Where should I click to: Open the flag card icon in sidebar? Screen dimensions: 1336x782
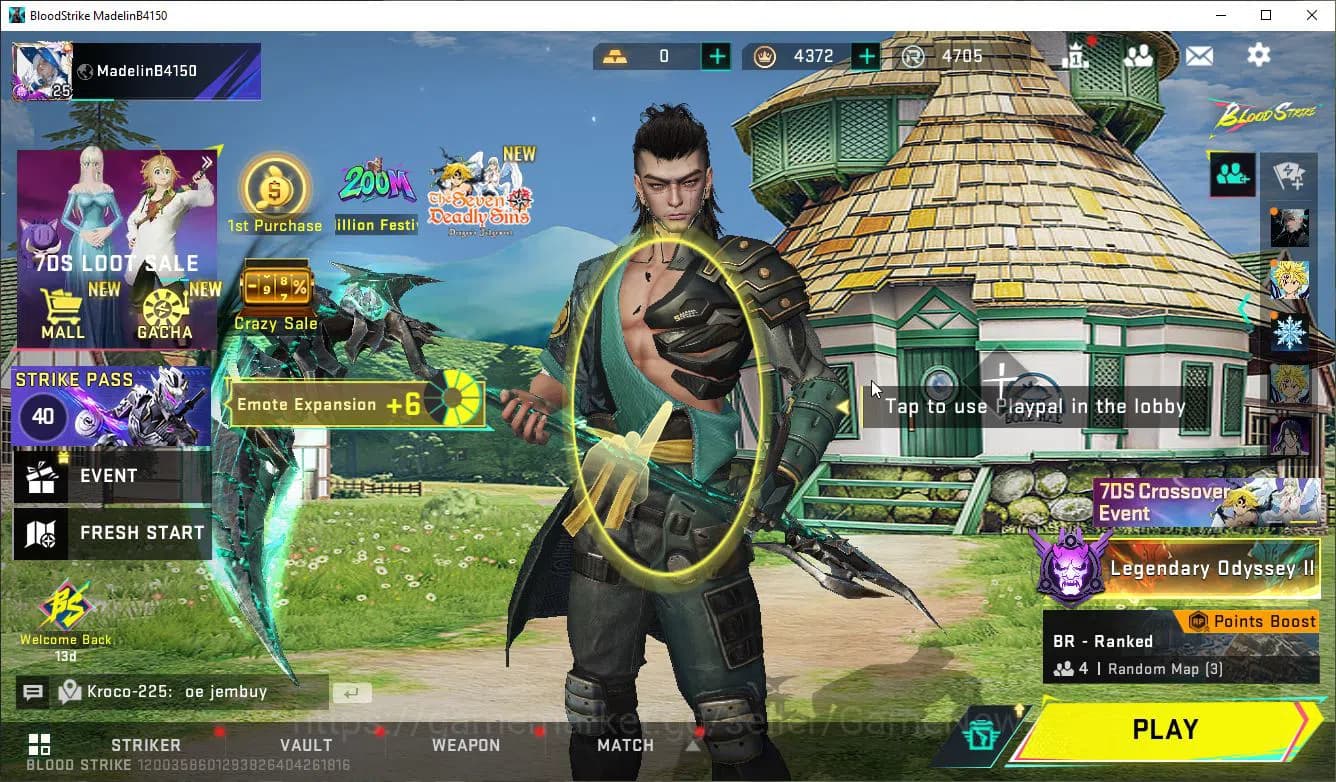coord(1290,176)
